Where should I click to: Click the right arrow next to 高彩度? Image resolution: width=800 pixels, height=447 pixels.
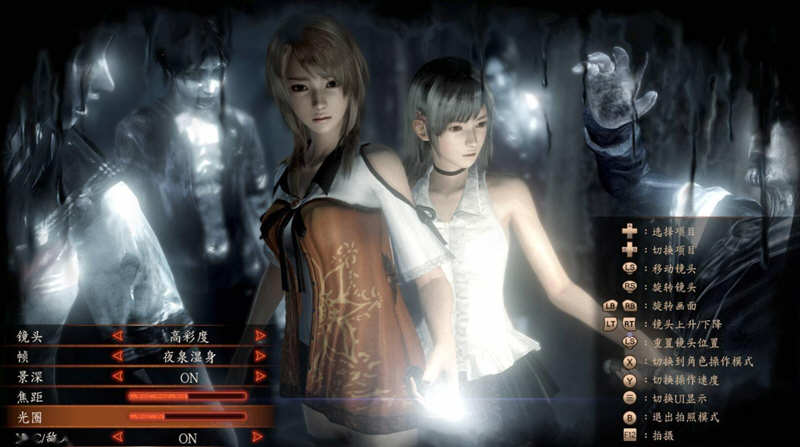260,336
